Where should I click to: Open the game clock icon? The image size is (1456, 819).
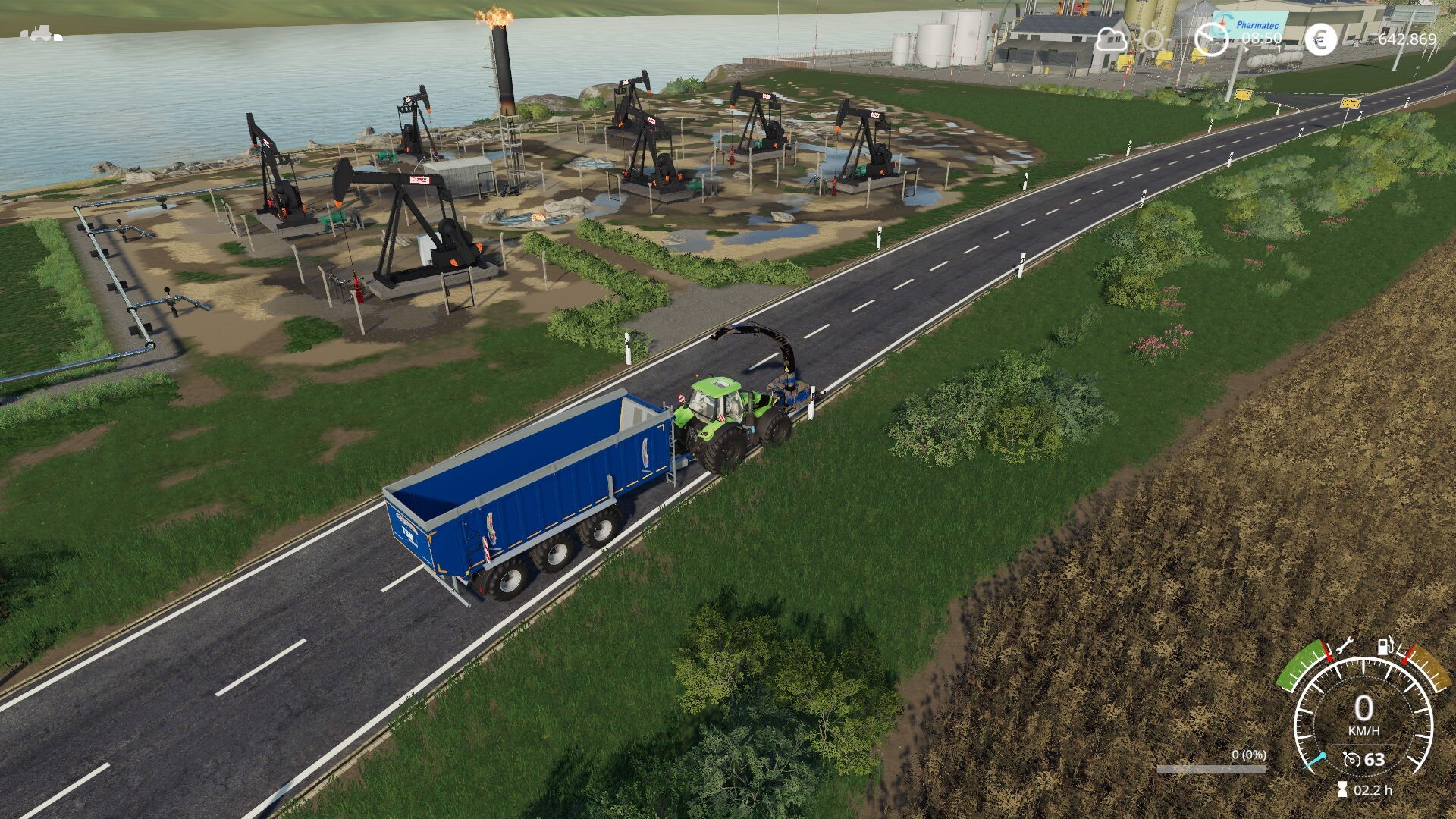(1210, 39)
